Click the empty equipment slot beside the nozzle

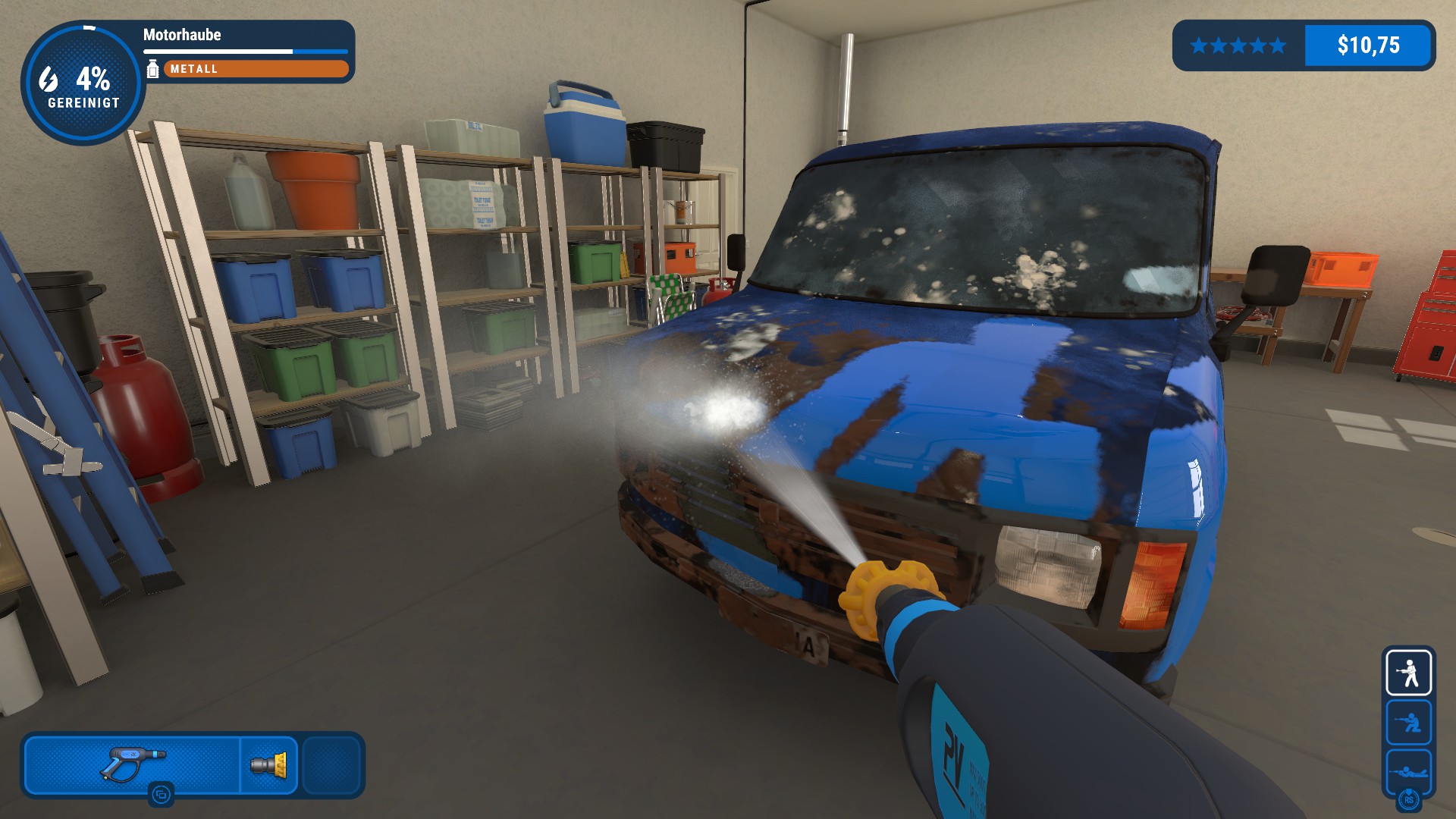pos(331,764)
